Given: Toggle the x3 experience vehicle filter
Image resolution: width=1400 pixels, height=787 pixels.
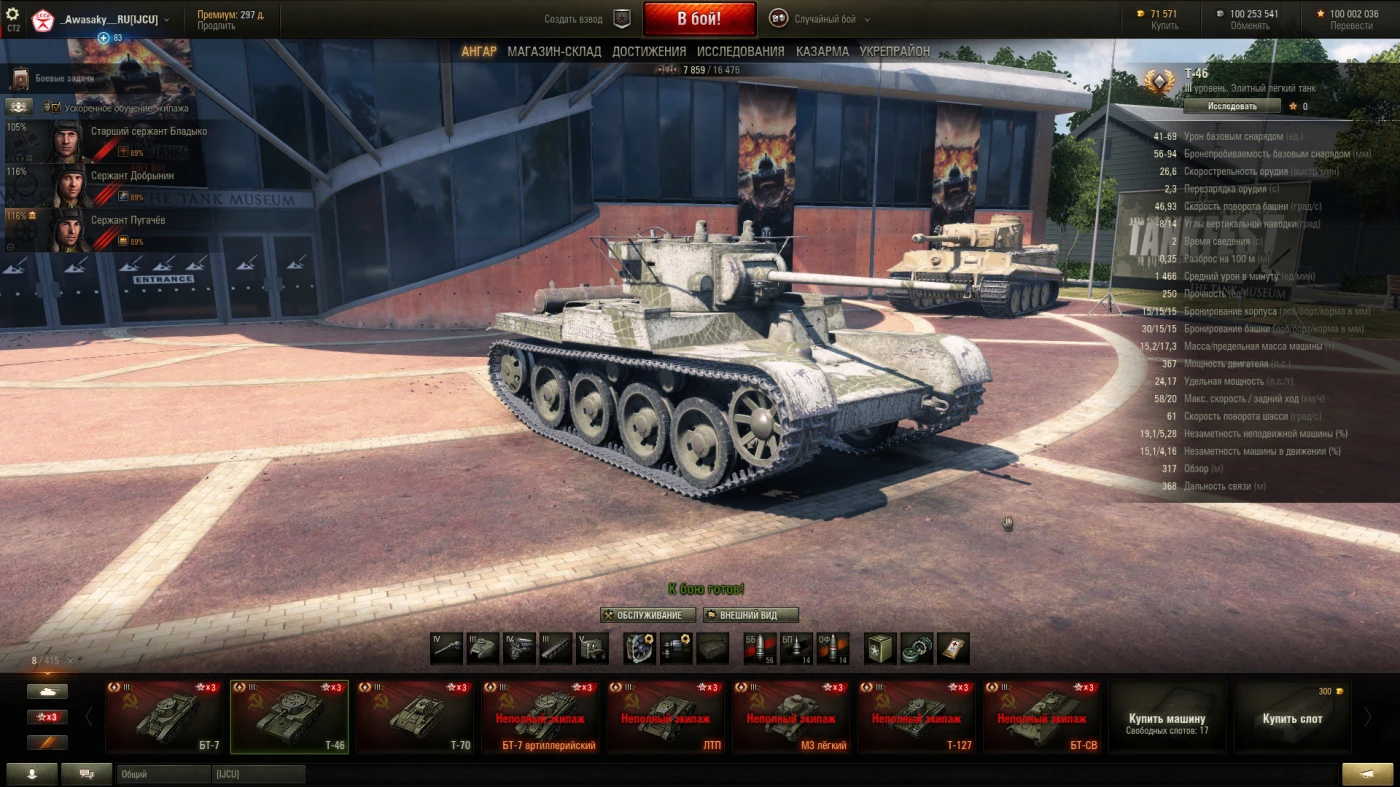Looking at the screenshot, I should pyautogui.click(x=47, y=716).
